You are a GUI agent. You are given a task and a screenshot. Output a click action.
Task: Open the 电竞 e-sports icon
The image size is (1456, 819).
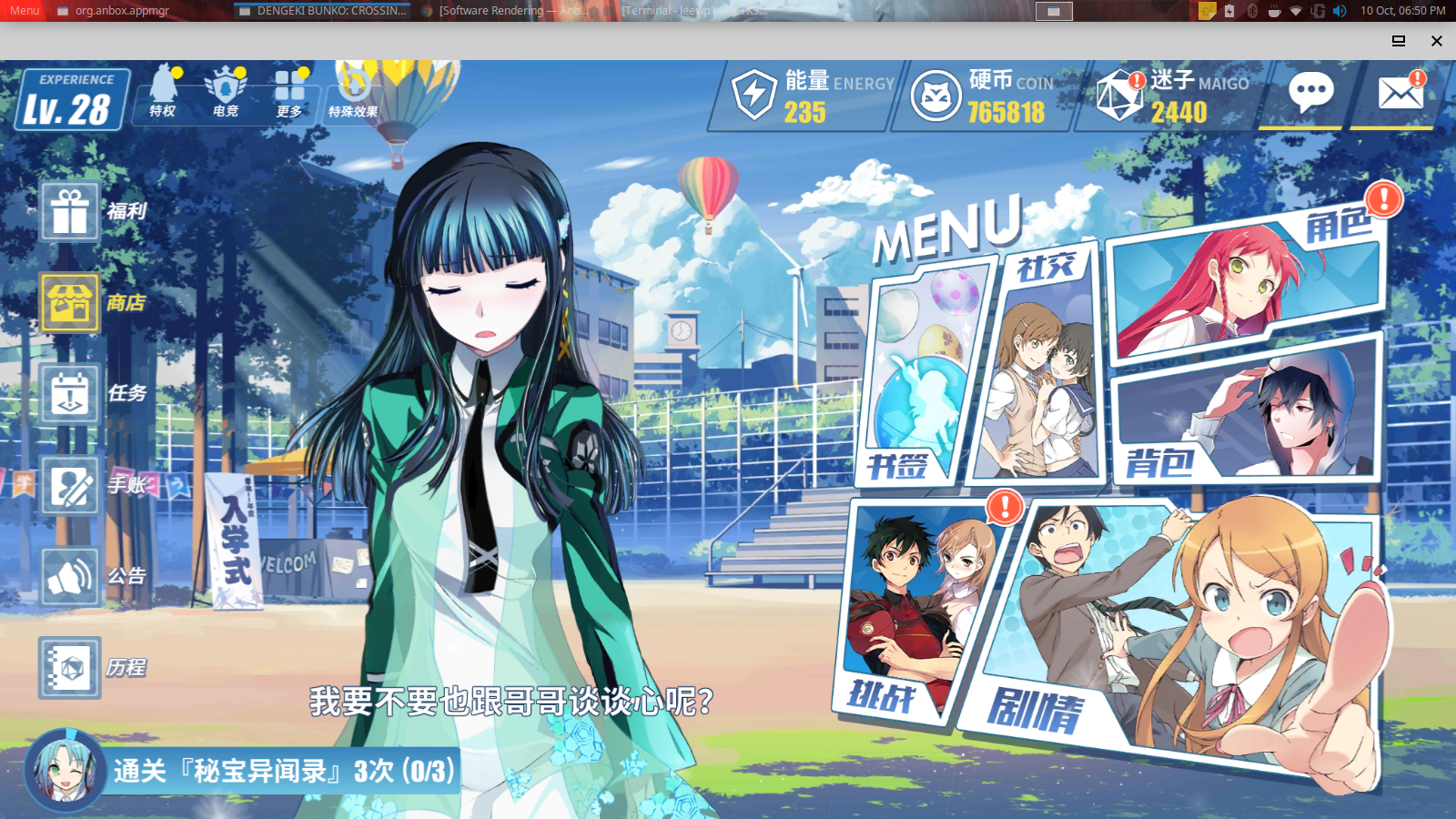coord(226,91)
